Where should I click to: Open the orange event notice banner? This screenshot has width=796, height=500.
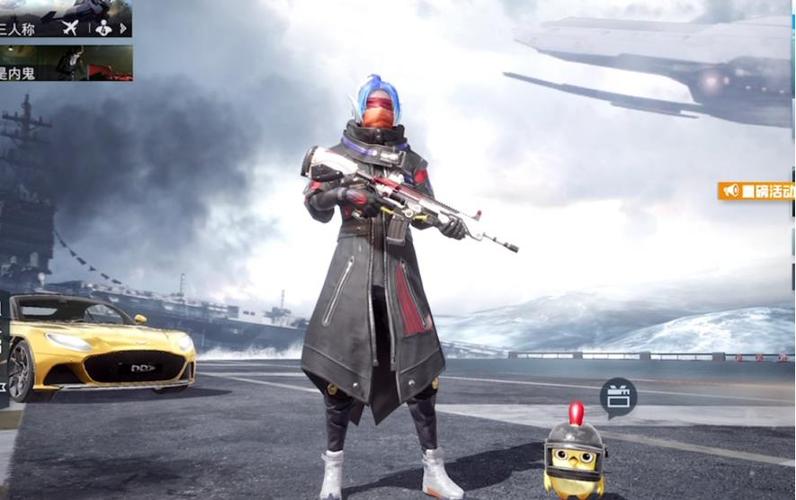point(757,190)
